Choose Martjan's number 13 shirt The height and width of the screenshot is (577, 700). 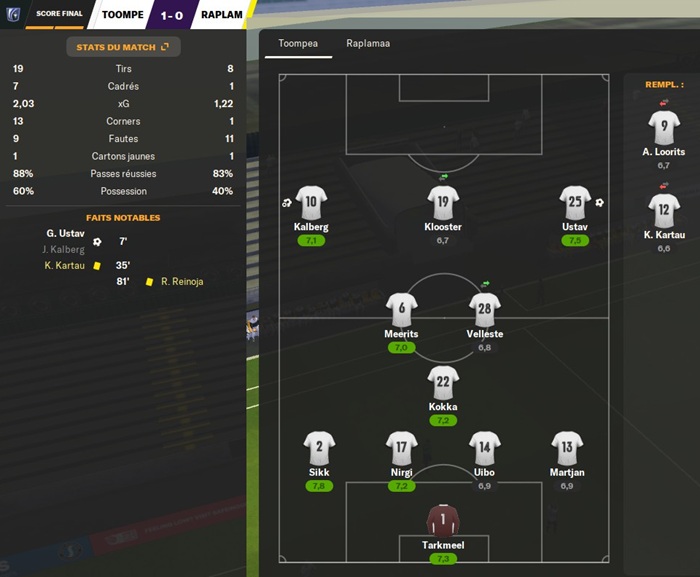coord(567,449)
